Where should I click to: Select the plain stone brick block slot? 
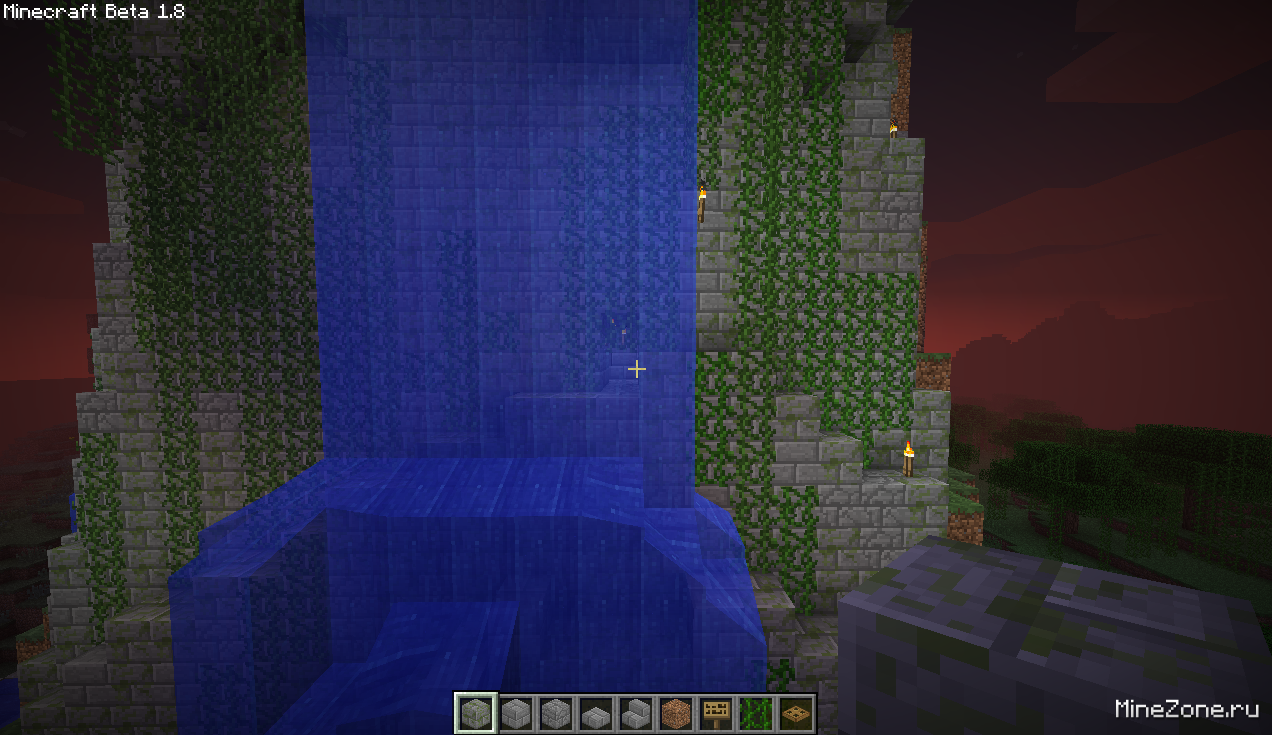tap(515, 714)
